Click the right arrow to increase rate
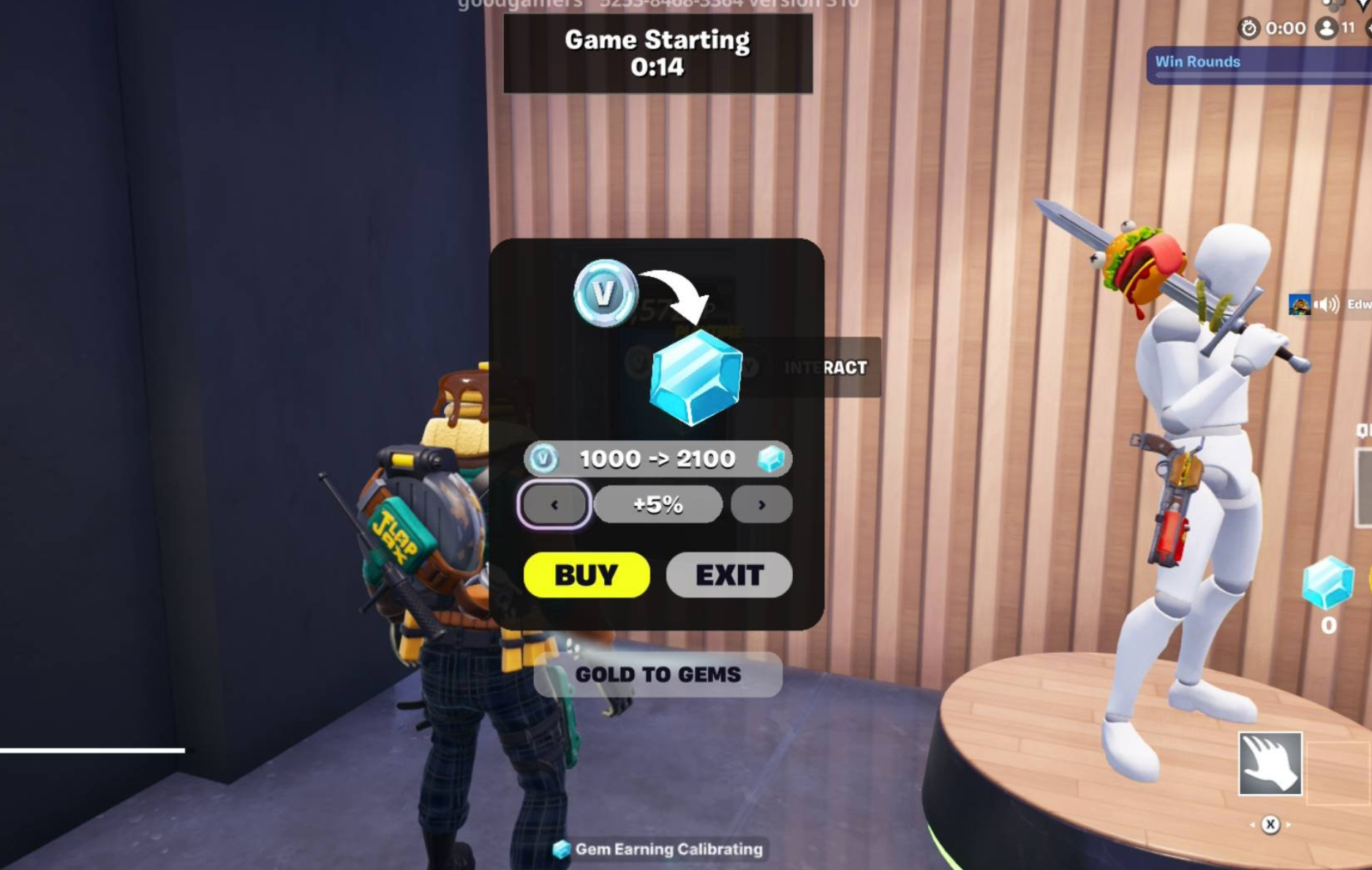Image resolution: width=1372 pixels, height=870 pixels. pos(761,504)
